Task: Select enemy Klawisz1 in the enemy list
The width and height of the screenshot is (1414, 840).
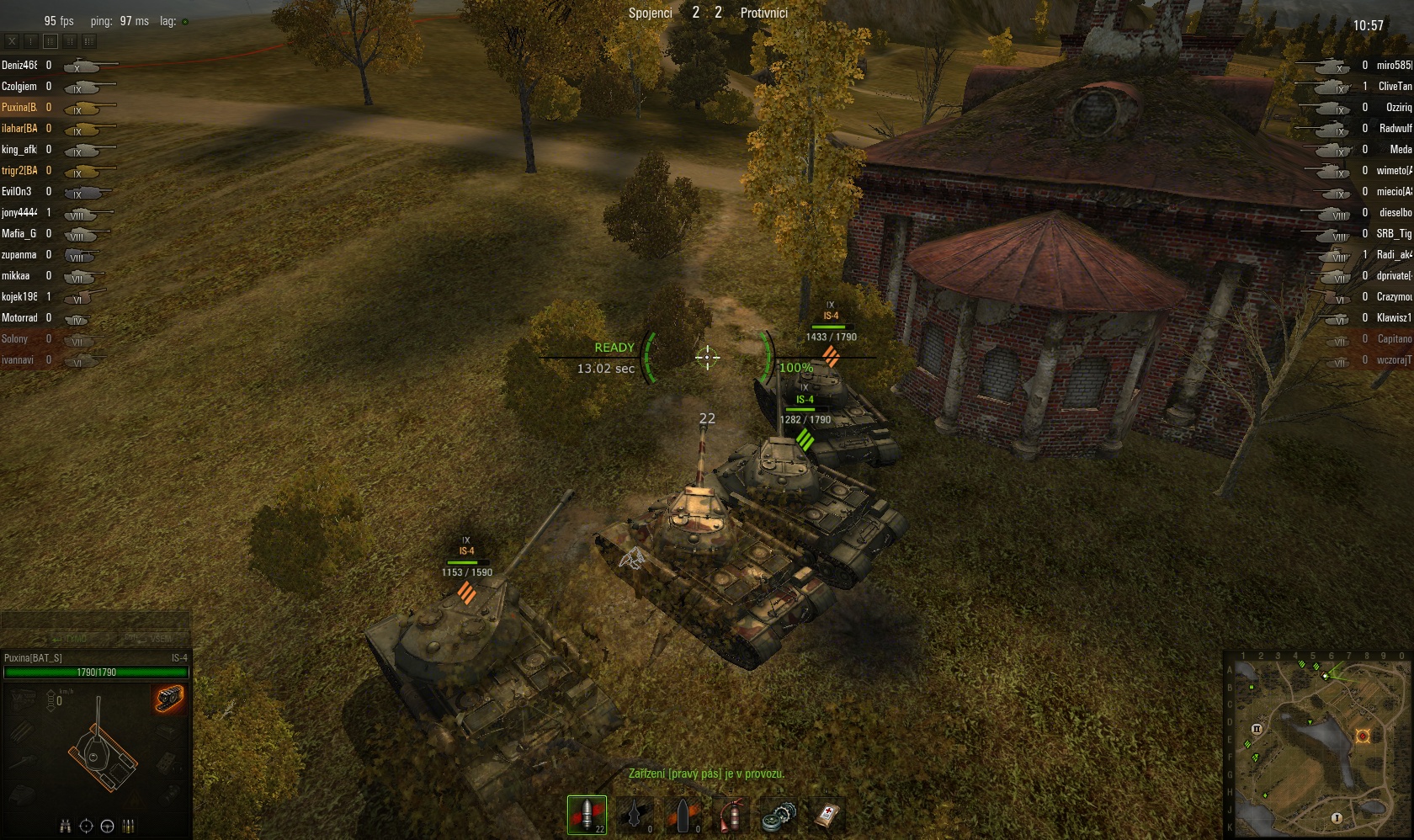Action: tap(1394, 317)
